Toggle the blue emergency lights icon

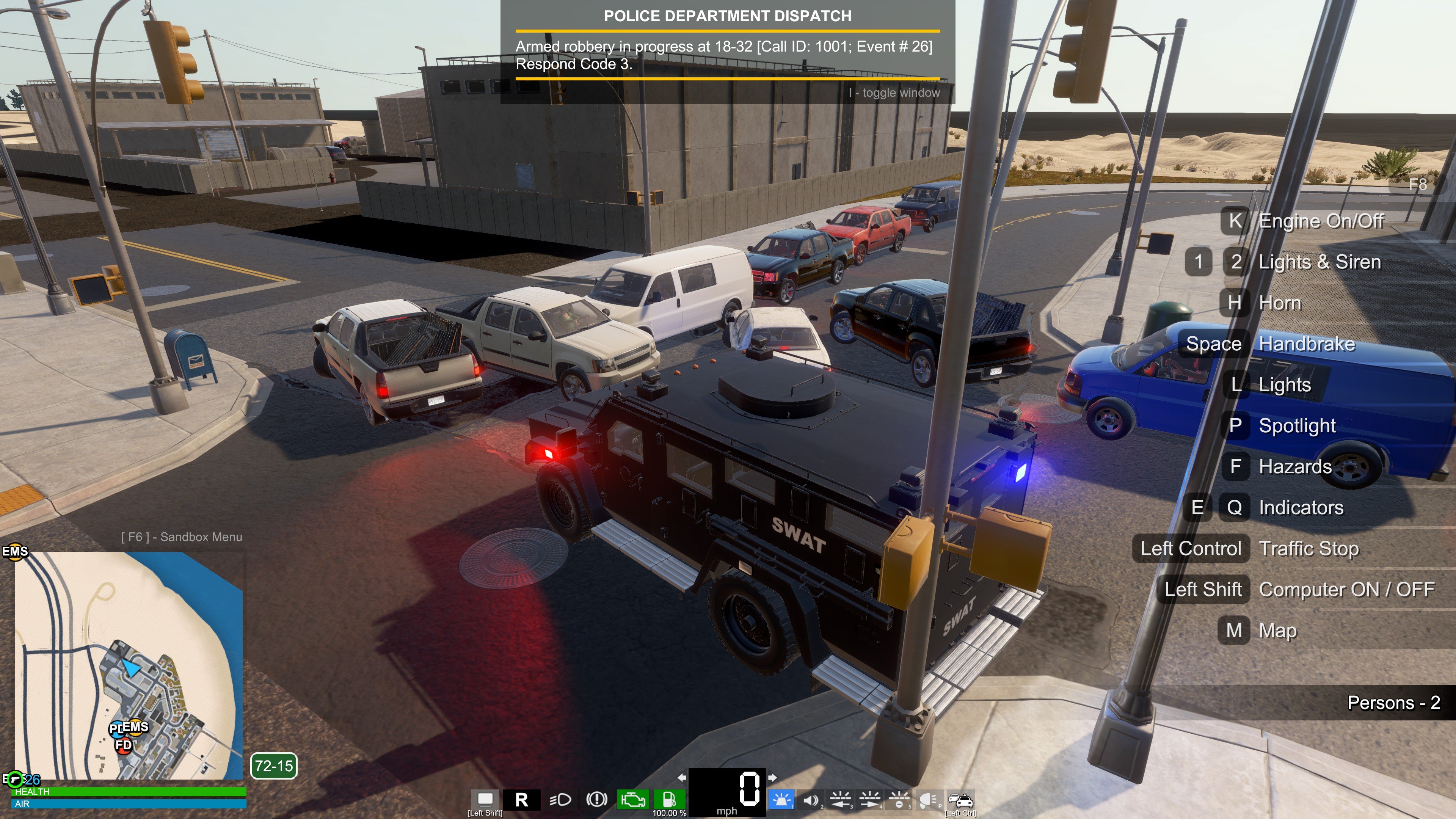click(x=782, y=799)
